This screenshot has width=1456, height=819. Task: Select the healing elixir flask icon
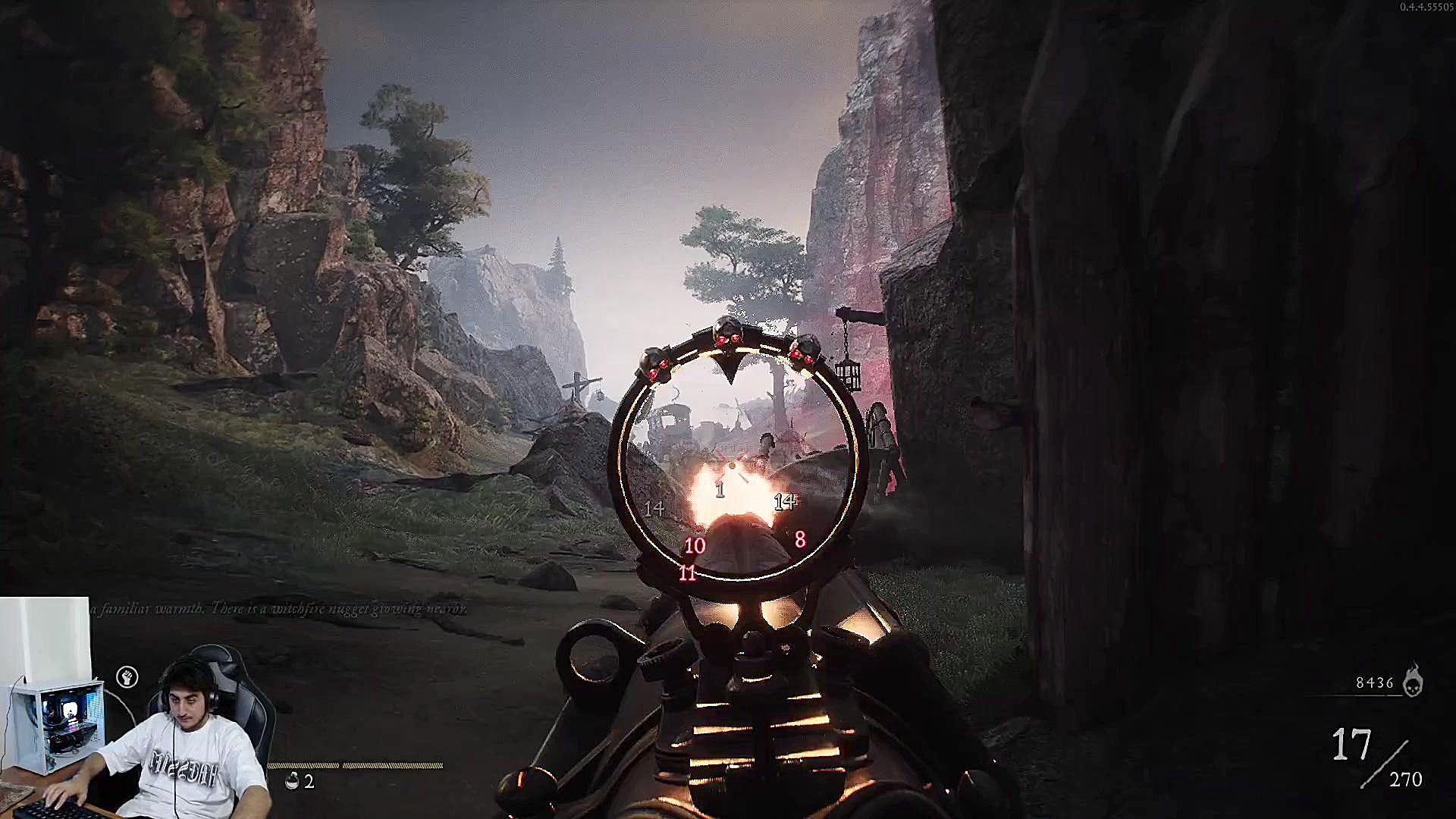coord(293,781)
